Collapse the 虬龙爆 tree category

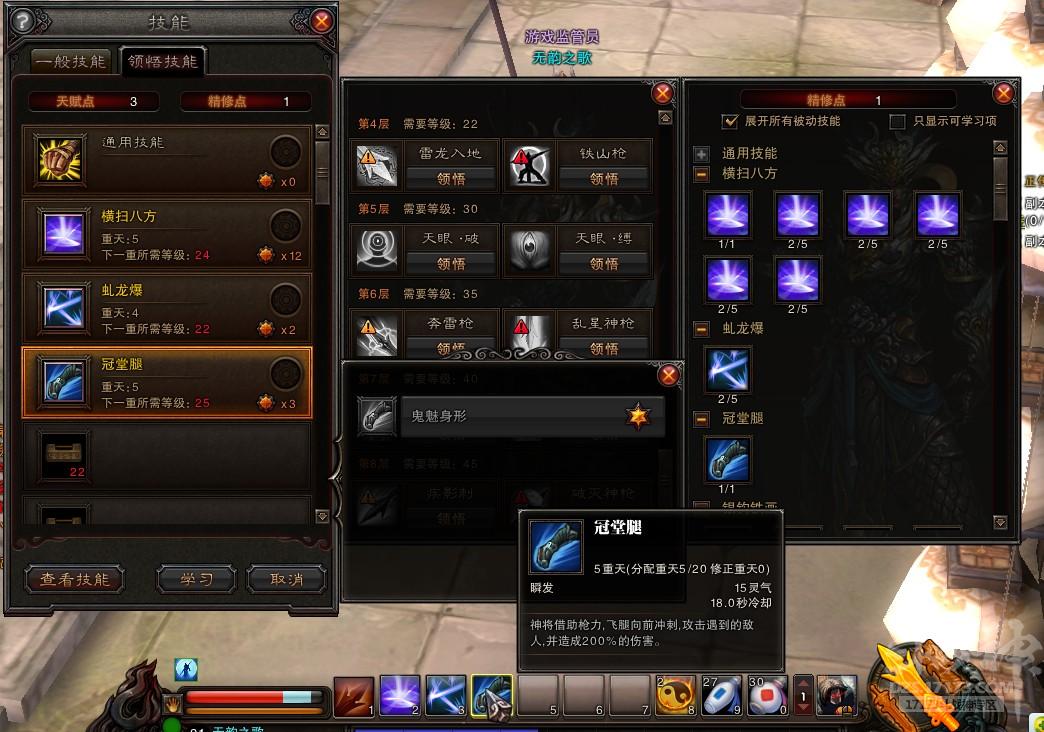coord(702,328)
